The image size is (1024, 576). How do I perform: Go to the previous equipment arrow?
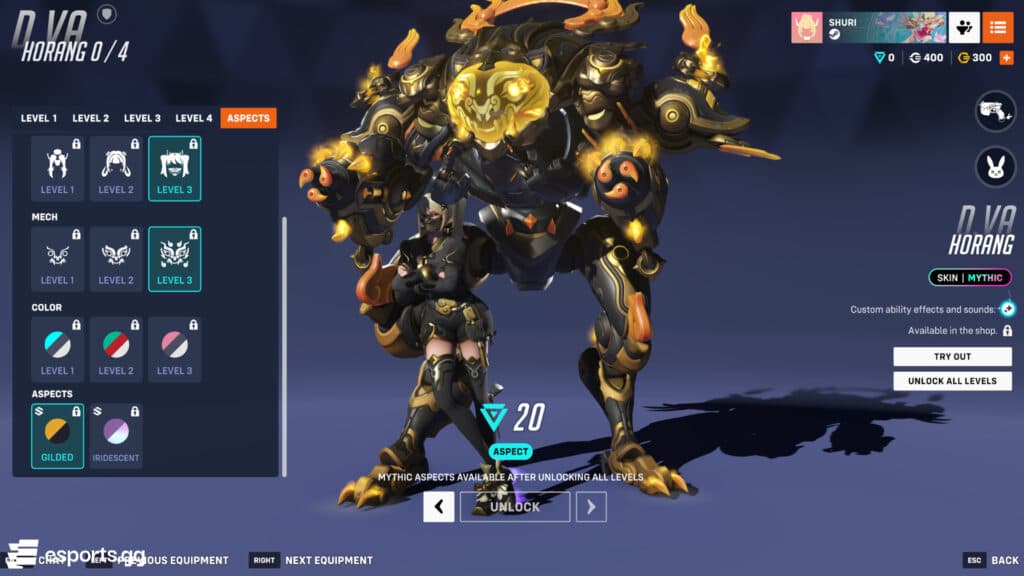click(438, 507)
